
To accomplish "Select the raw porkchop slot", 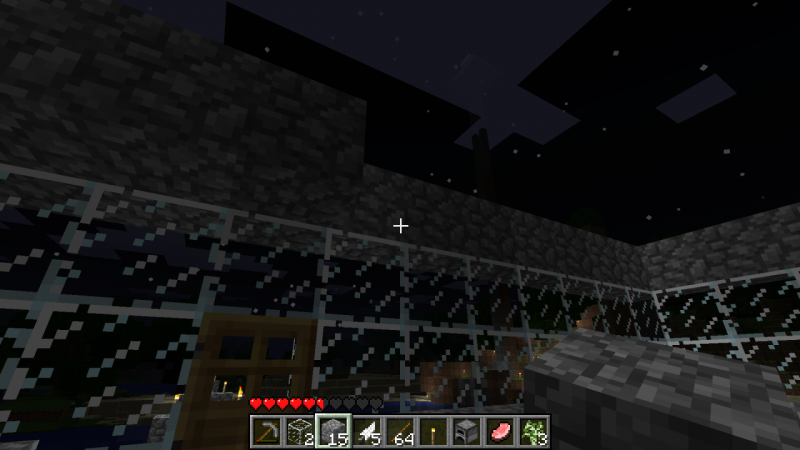I will coord(501,432).
